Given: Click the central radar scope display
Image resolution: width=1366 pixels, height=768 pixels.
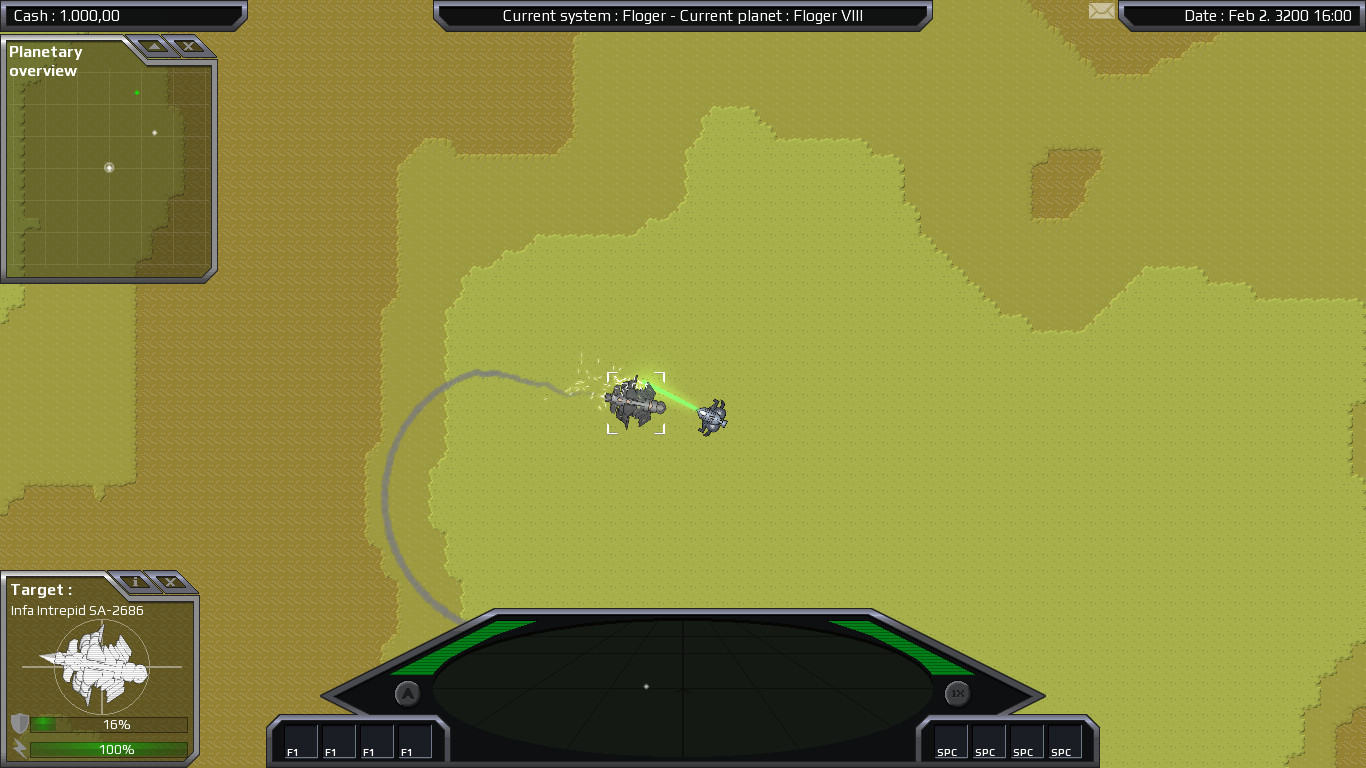Looking at the screenshot, I should [x=683, y=686].
